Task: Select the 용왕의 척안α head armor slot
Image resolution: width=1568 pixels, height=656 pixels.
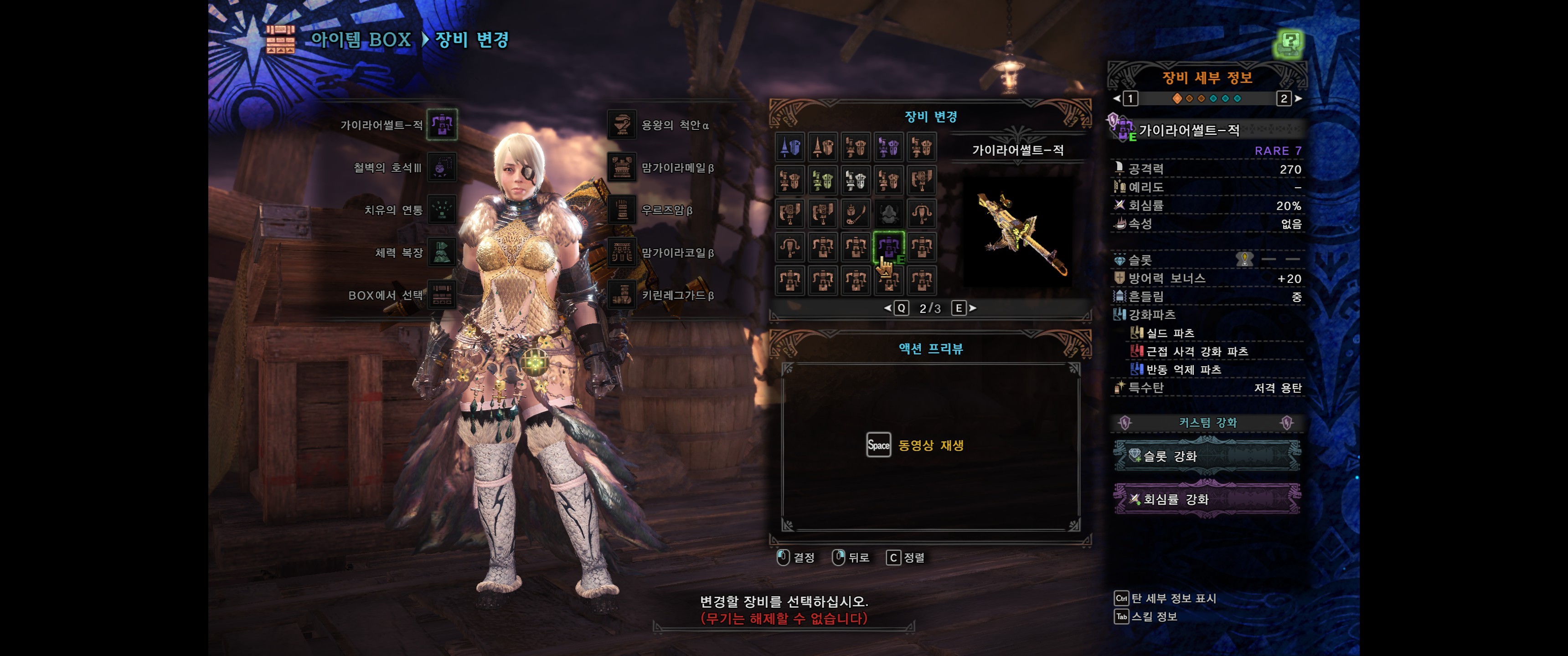Action: coord(622,125)
